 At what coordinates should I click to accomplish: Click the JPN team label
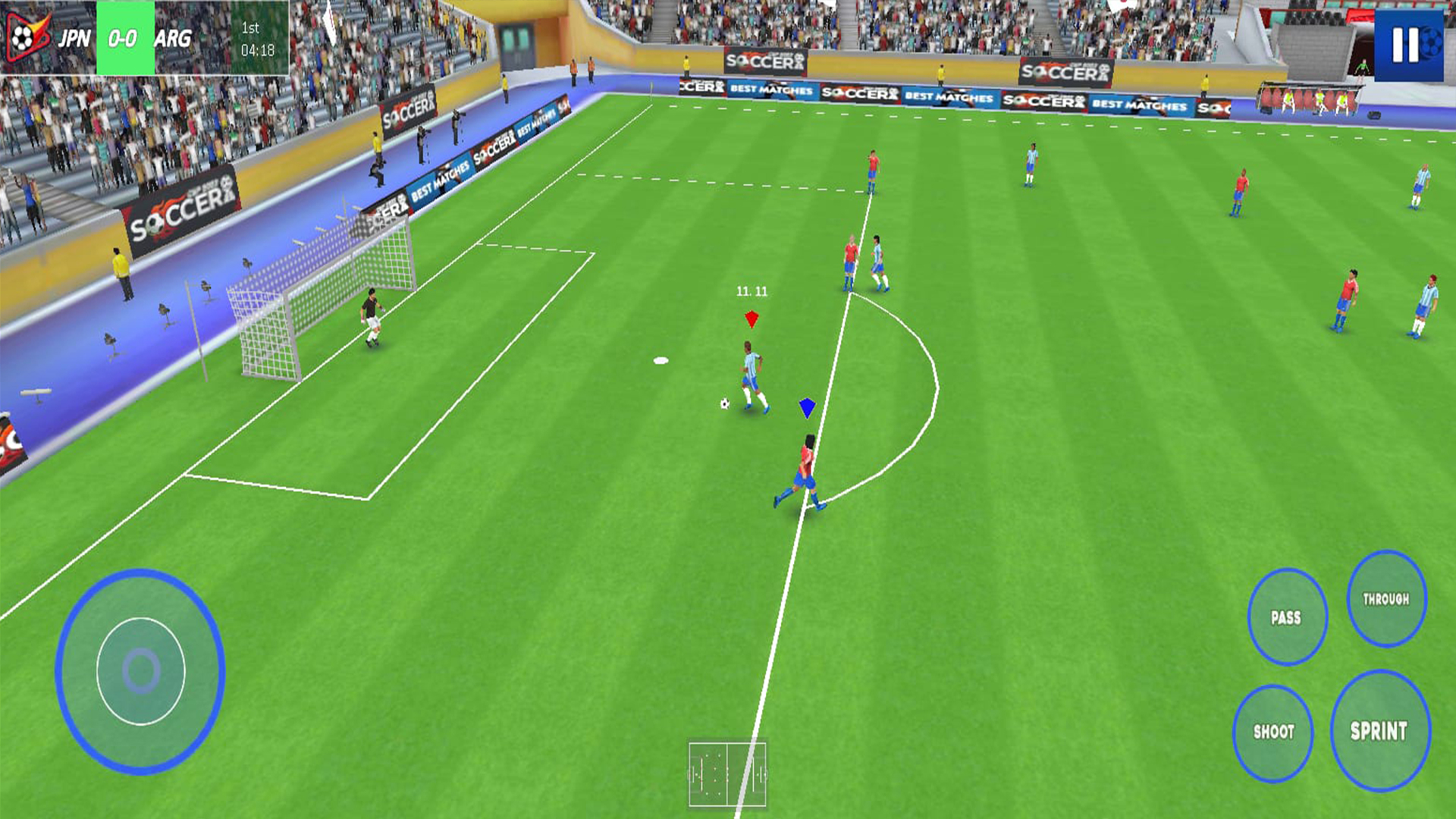[x=74, y=36]
